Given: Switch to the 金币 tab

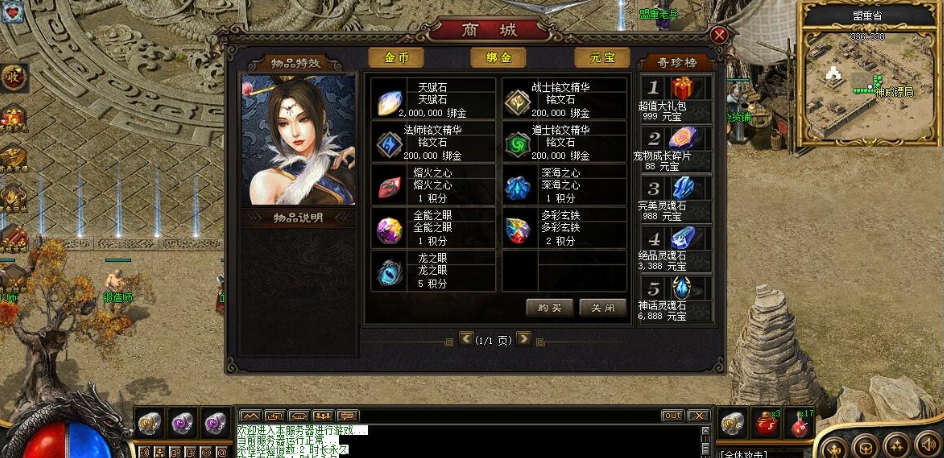Looking at the screenshot, I should click(x=395, y=58).
